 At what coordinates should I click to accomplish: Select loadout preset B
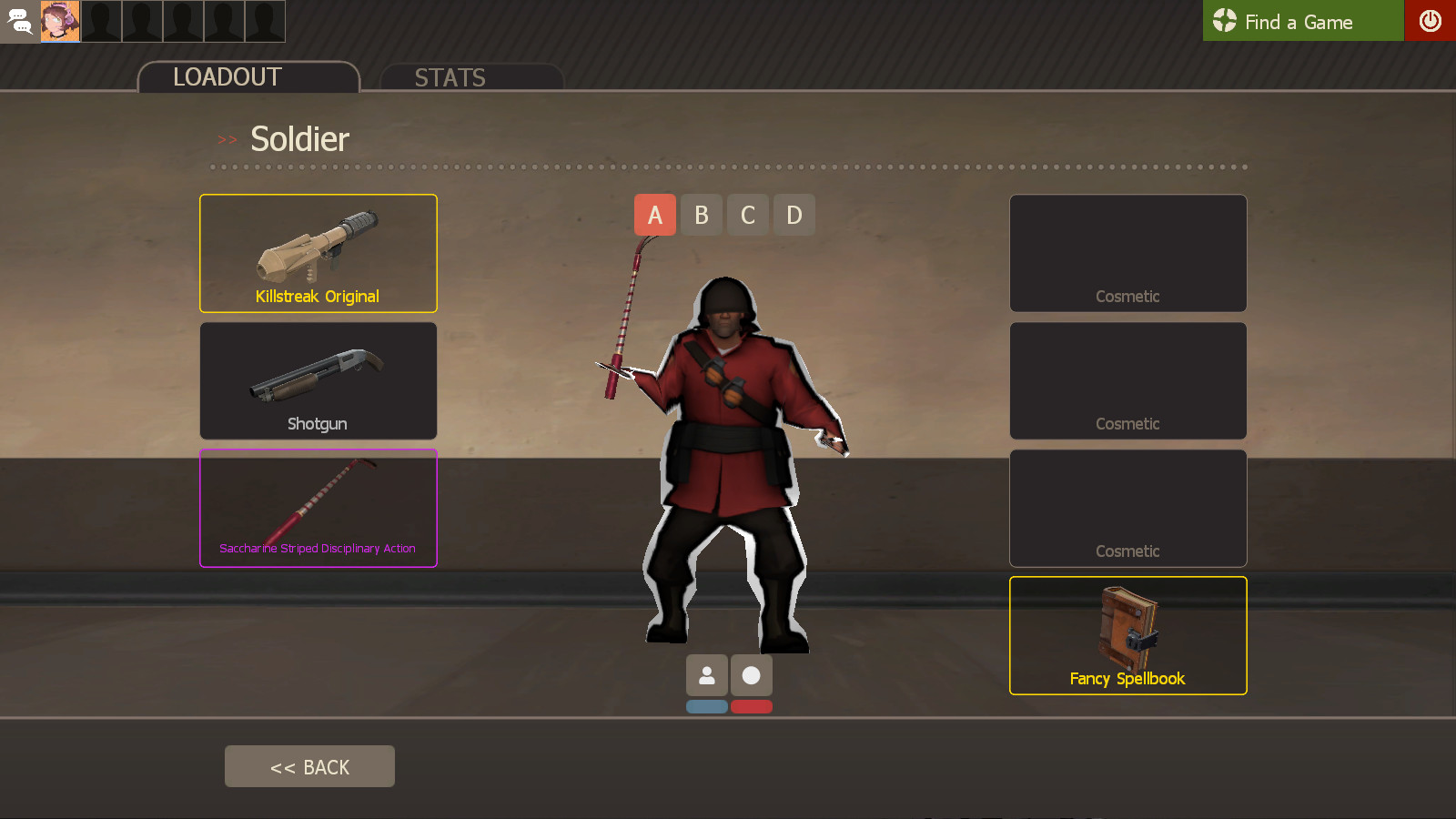pyautogui.click(x=701, y=215)
